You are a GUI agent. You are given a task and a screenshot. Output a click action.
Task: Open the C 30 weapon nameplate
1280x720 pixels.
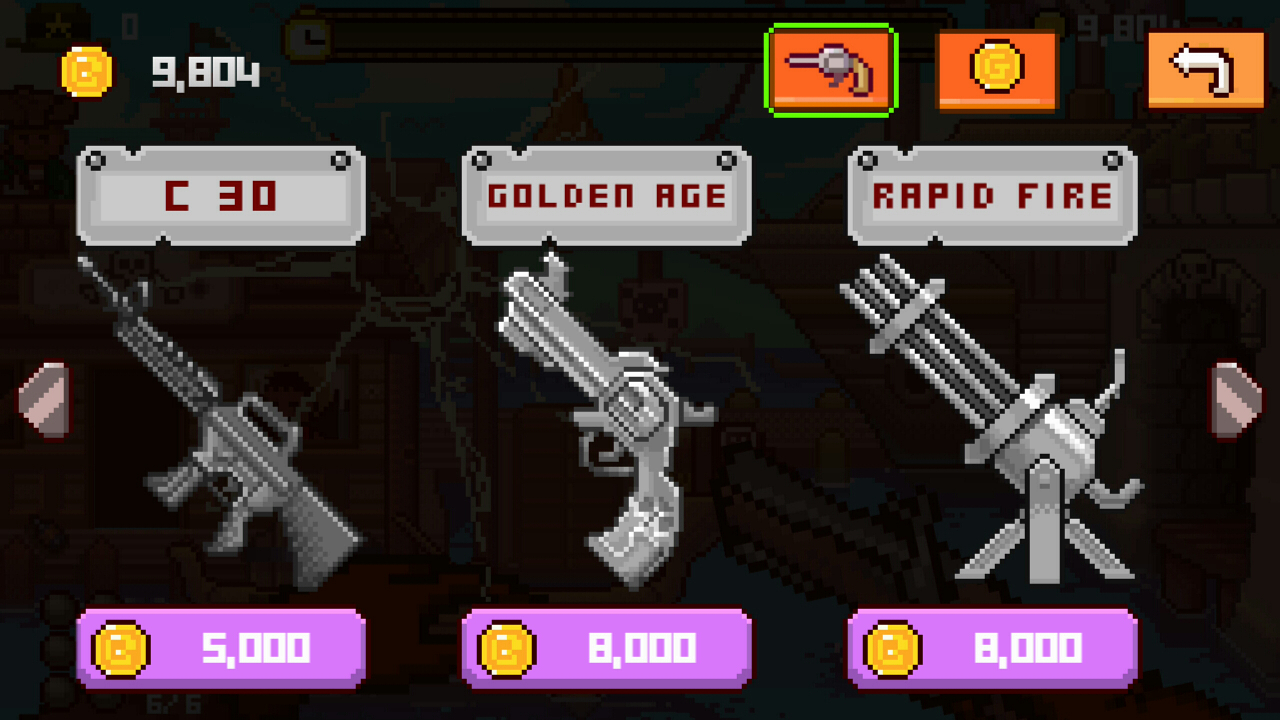(x=221, y=194)
